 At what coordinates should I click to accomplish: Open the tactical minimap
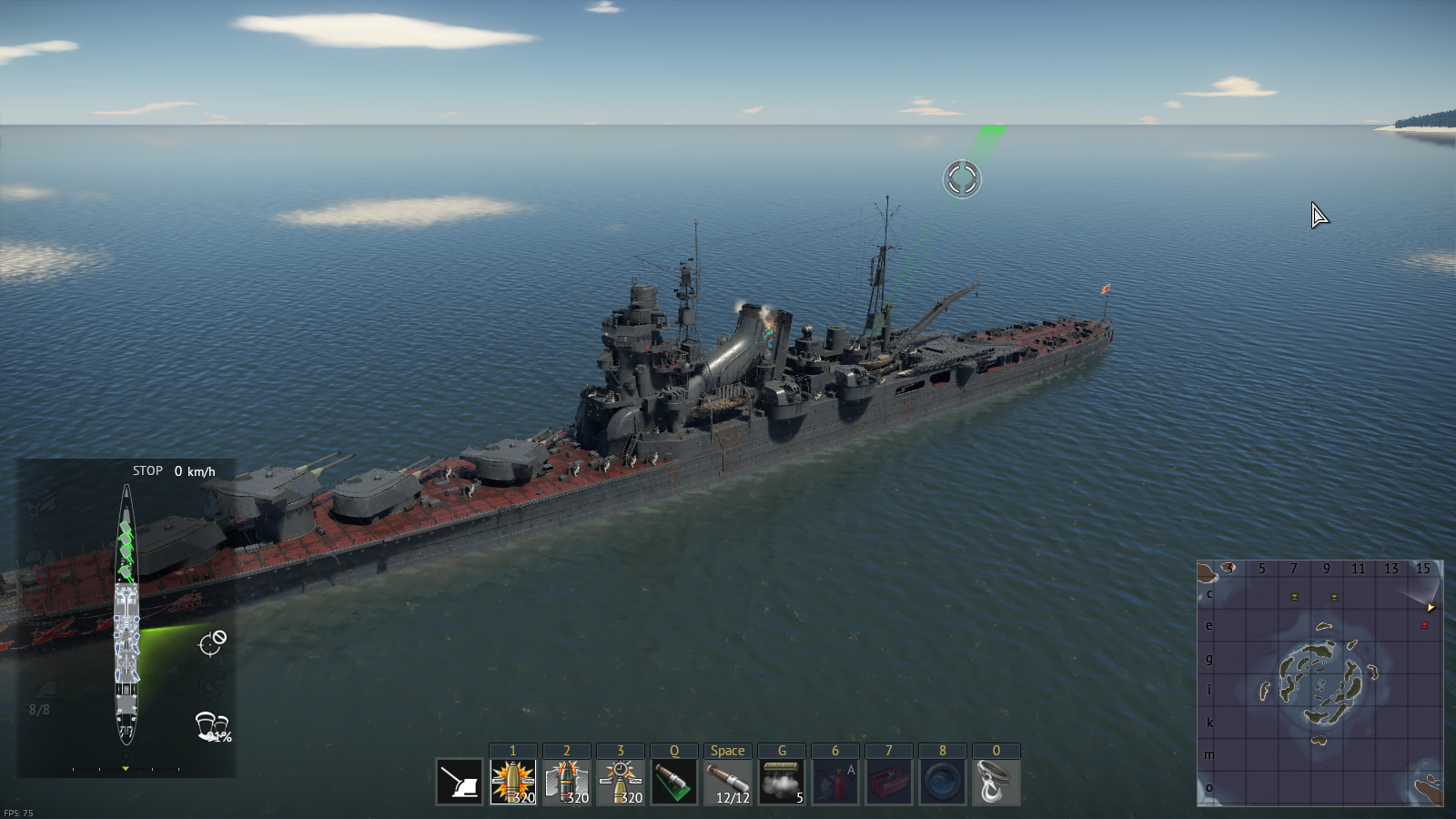[x=1319, y=682]
